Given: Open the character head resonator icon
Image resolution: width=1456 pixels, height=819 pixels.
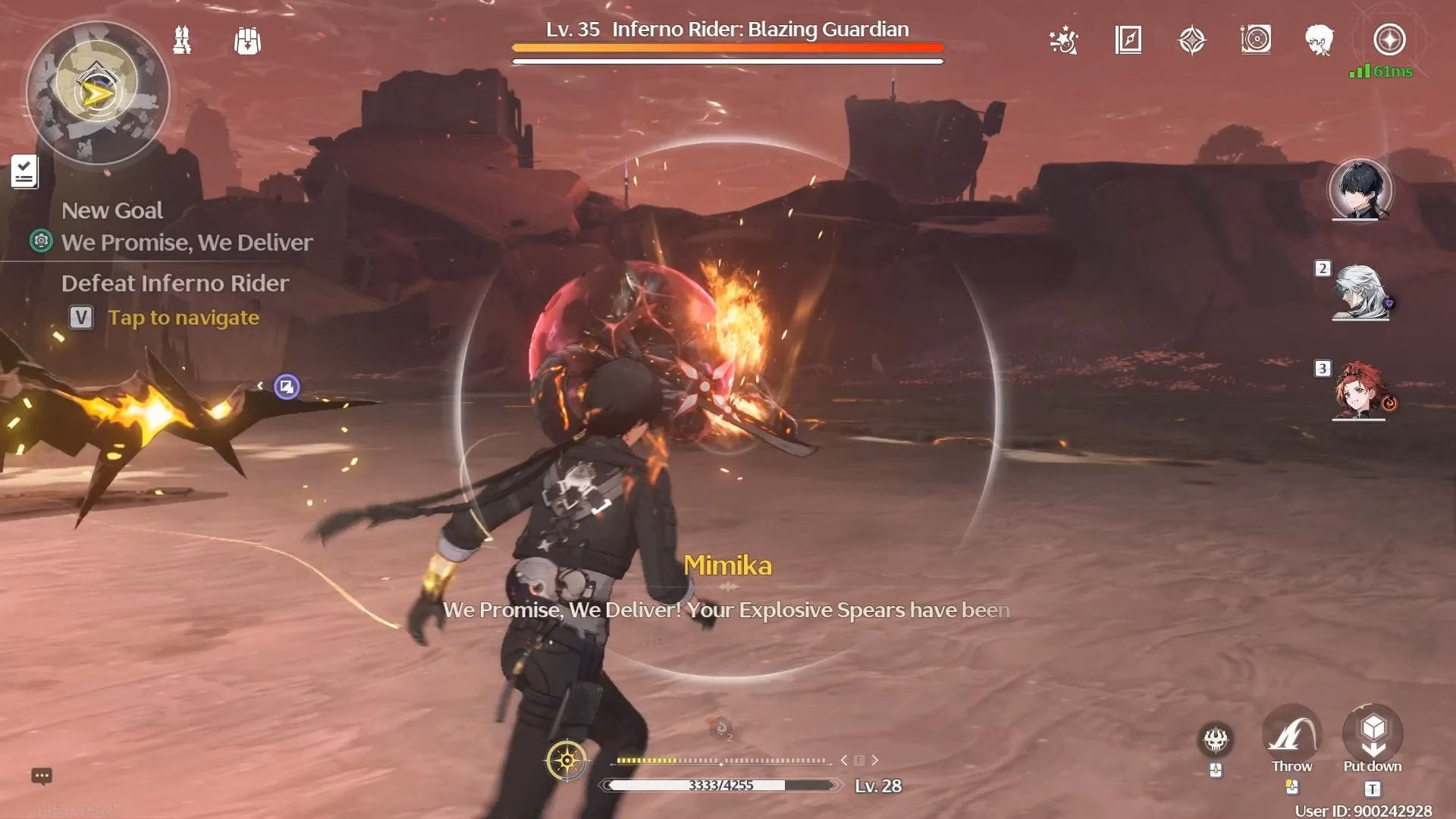Looking at the screenshot, I should pos(1319,40).
